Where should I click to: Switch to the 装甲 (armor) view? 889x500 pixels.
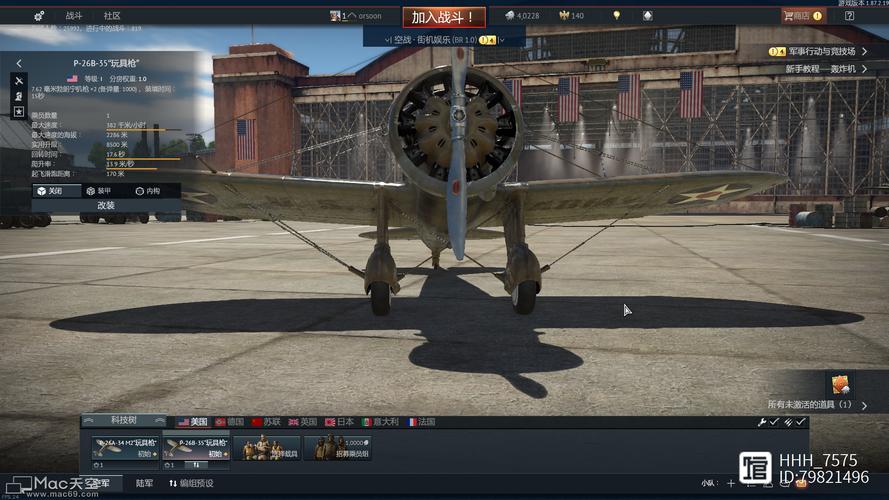coord(98,190)
